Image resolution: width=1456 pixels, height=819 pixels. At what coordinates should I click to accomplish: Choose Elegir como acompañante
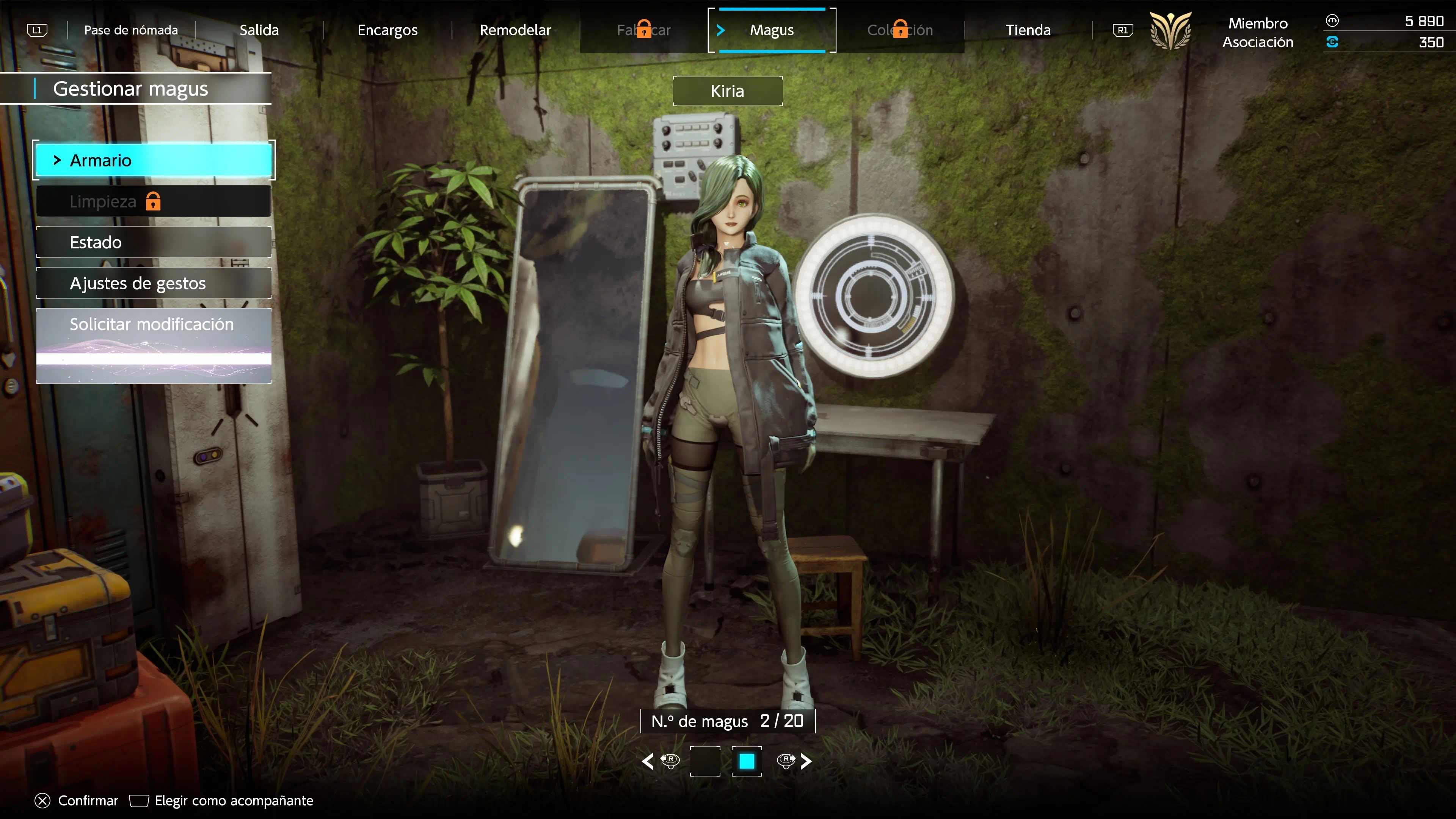[234, 800]
